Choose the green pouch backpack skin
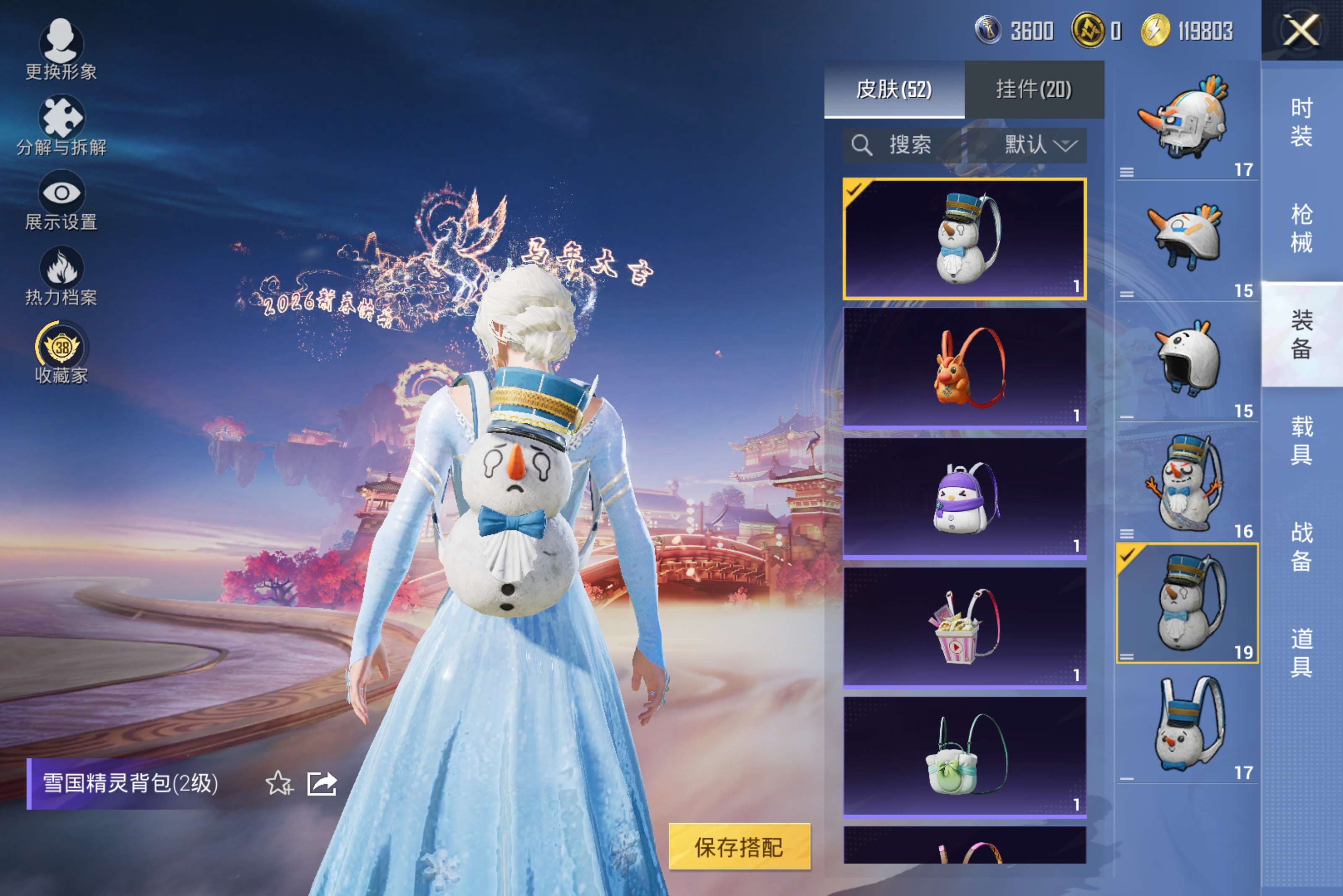 pos(964,756)
